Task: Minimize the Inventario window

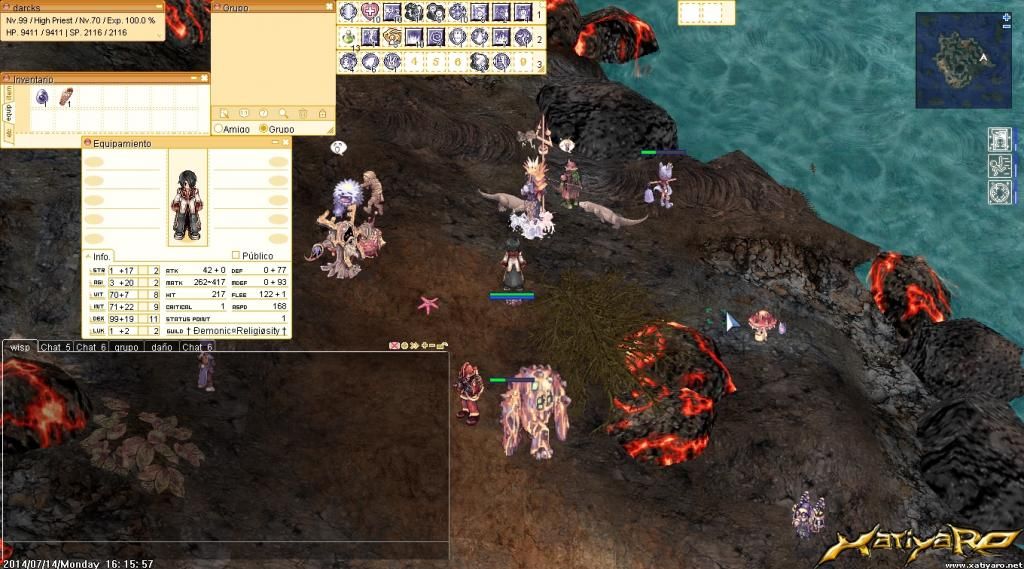Action: (192, 78)
